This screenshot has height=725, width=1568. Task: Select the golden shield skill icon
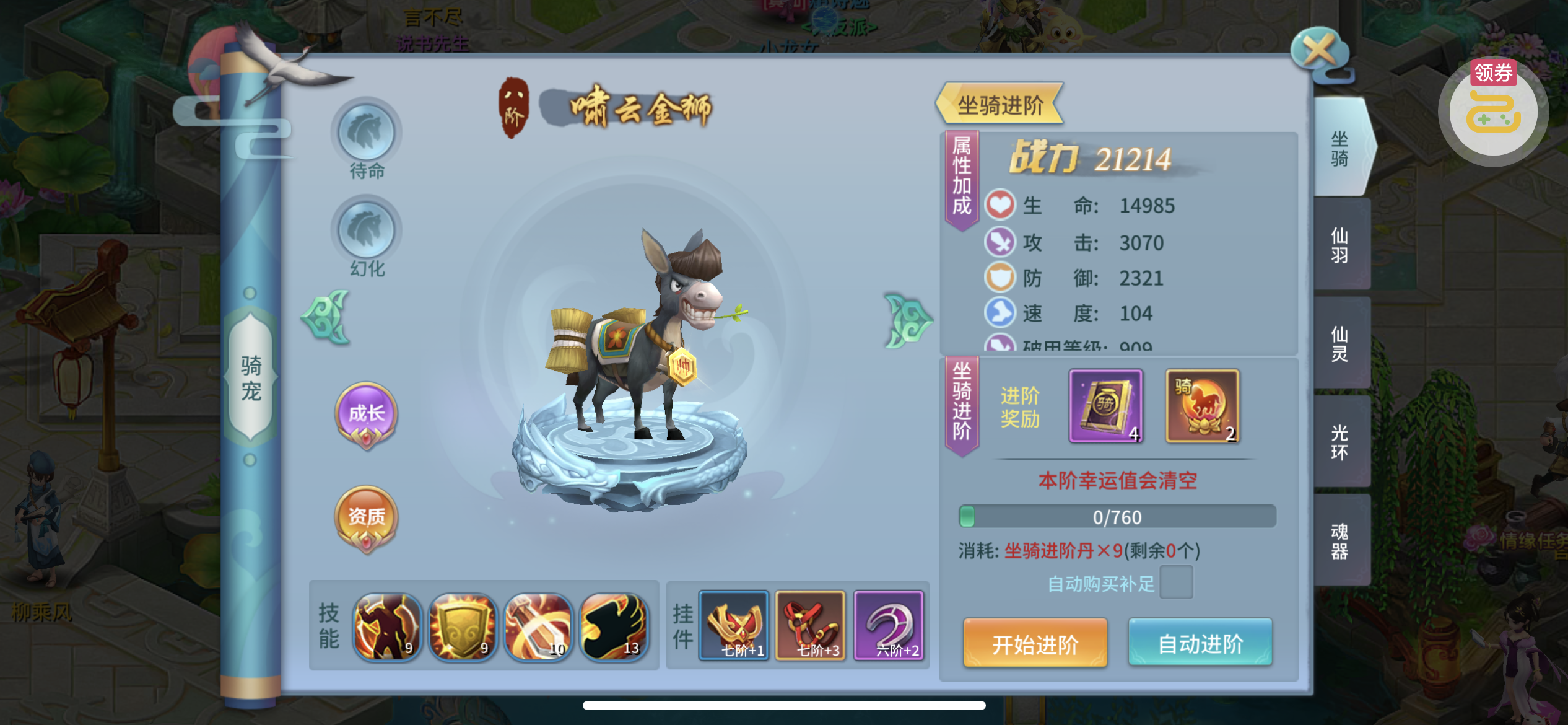(463, 626)
